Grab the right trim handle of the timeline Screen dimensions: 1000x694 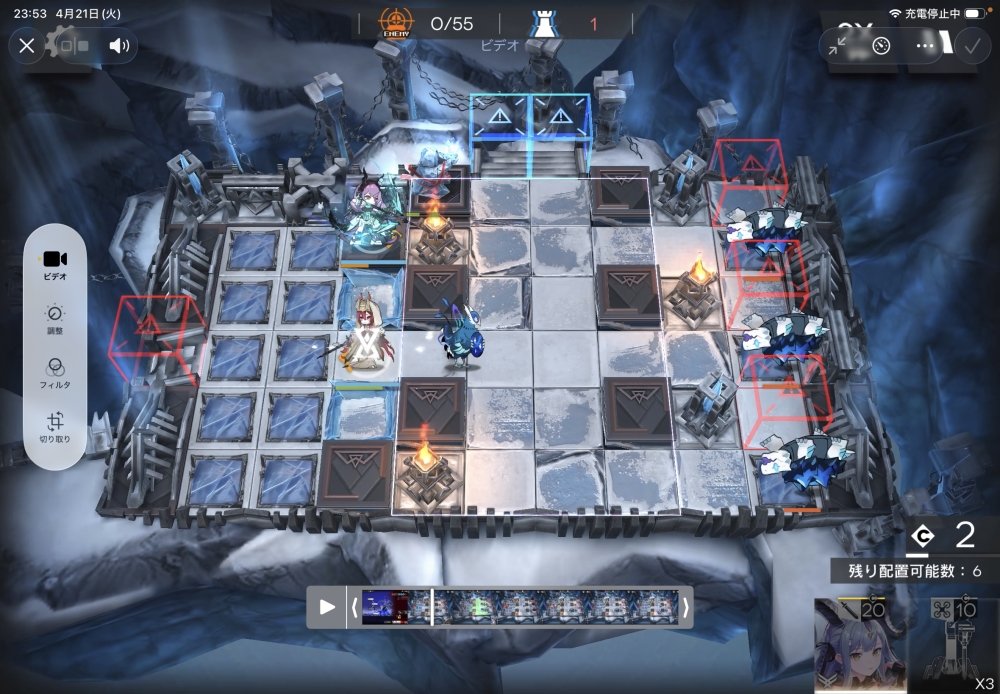click(x=686, y=607)
